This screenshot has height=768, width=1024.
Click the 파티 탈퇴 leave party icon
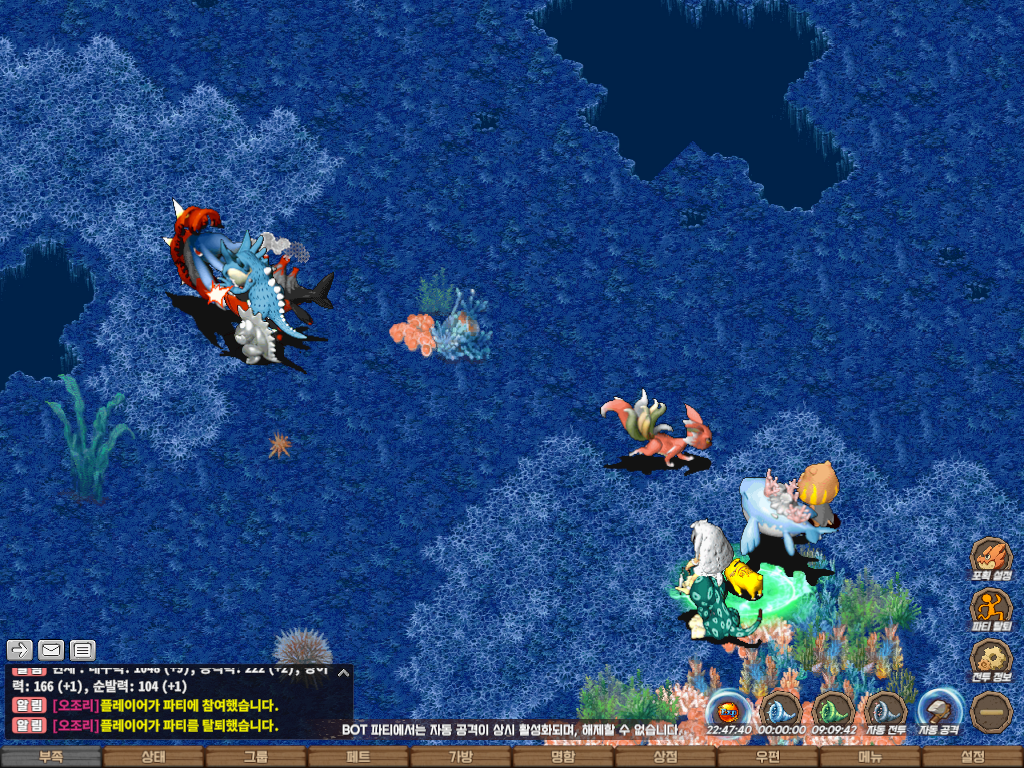click(991, 608)
